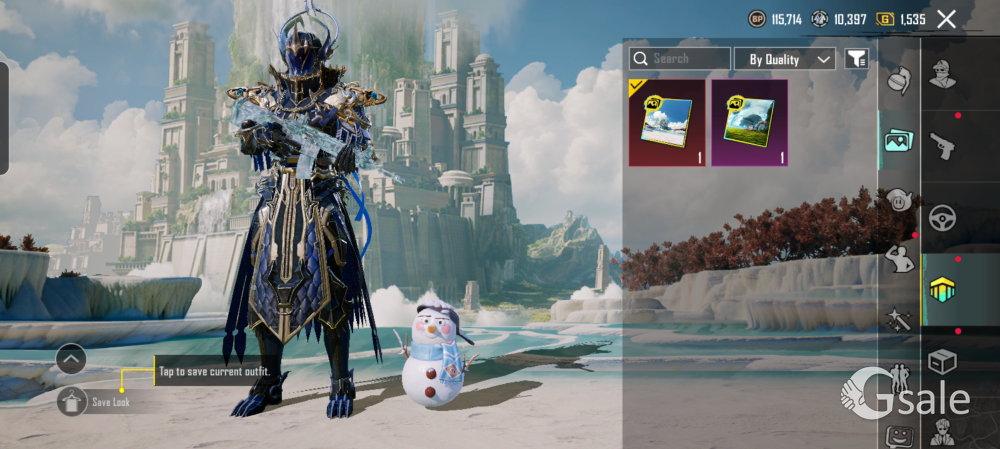This screenshot has width=1000, height=449.
Task: Expand the up-arrow circle button
Action: (71, 358)
